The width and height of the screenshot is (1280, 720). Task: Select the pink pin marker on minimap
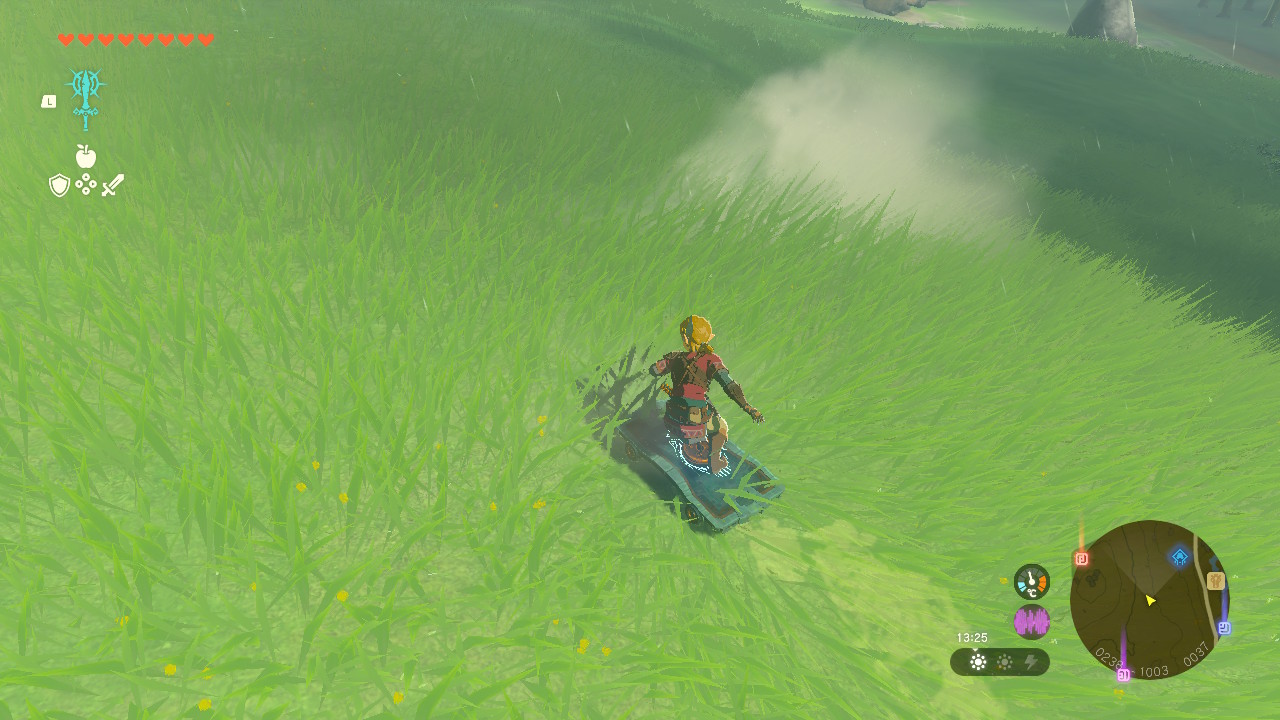pos(1123,675)
